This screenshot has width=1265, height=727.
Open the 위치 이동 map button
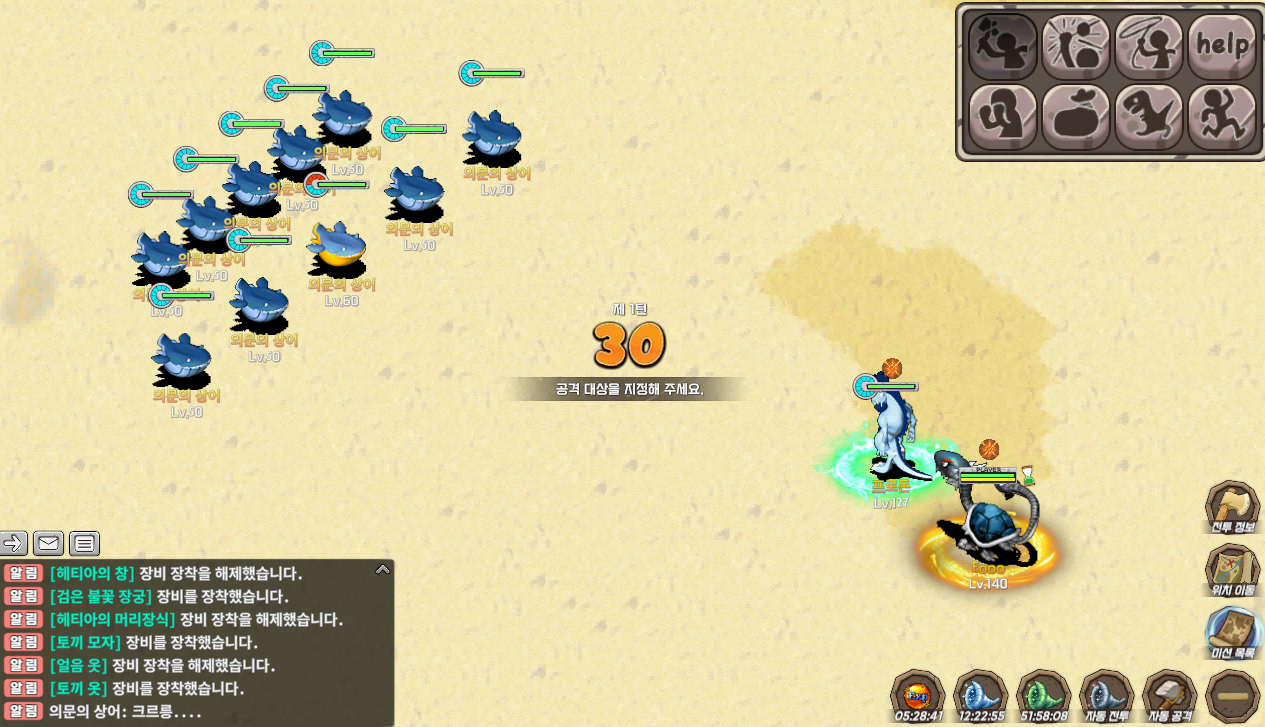point(1231,571)
